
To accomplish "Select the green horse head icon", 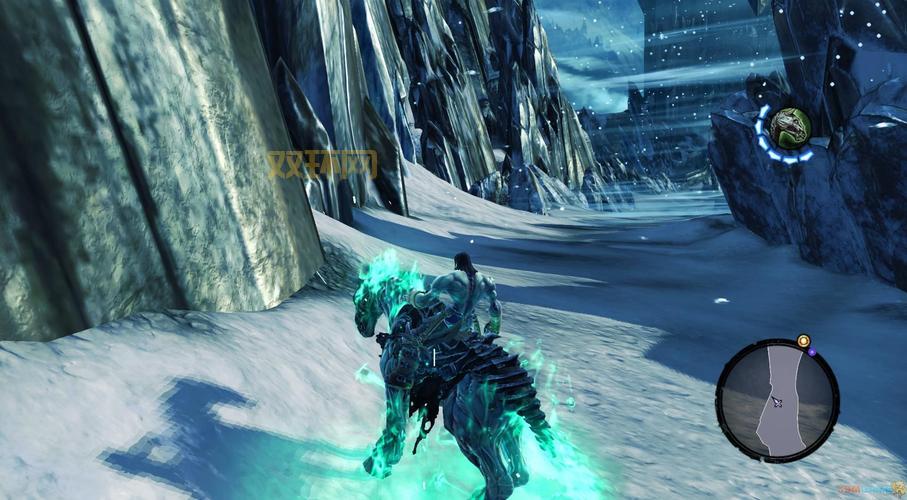I will tap(789, 127).
